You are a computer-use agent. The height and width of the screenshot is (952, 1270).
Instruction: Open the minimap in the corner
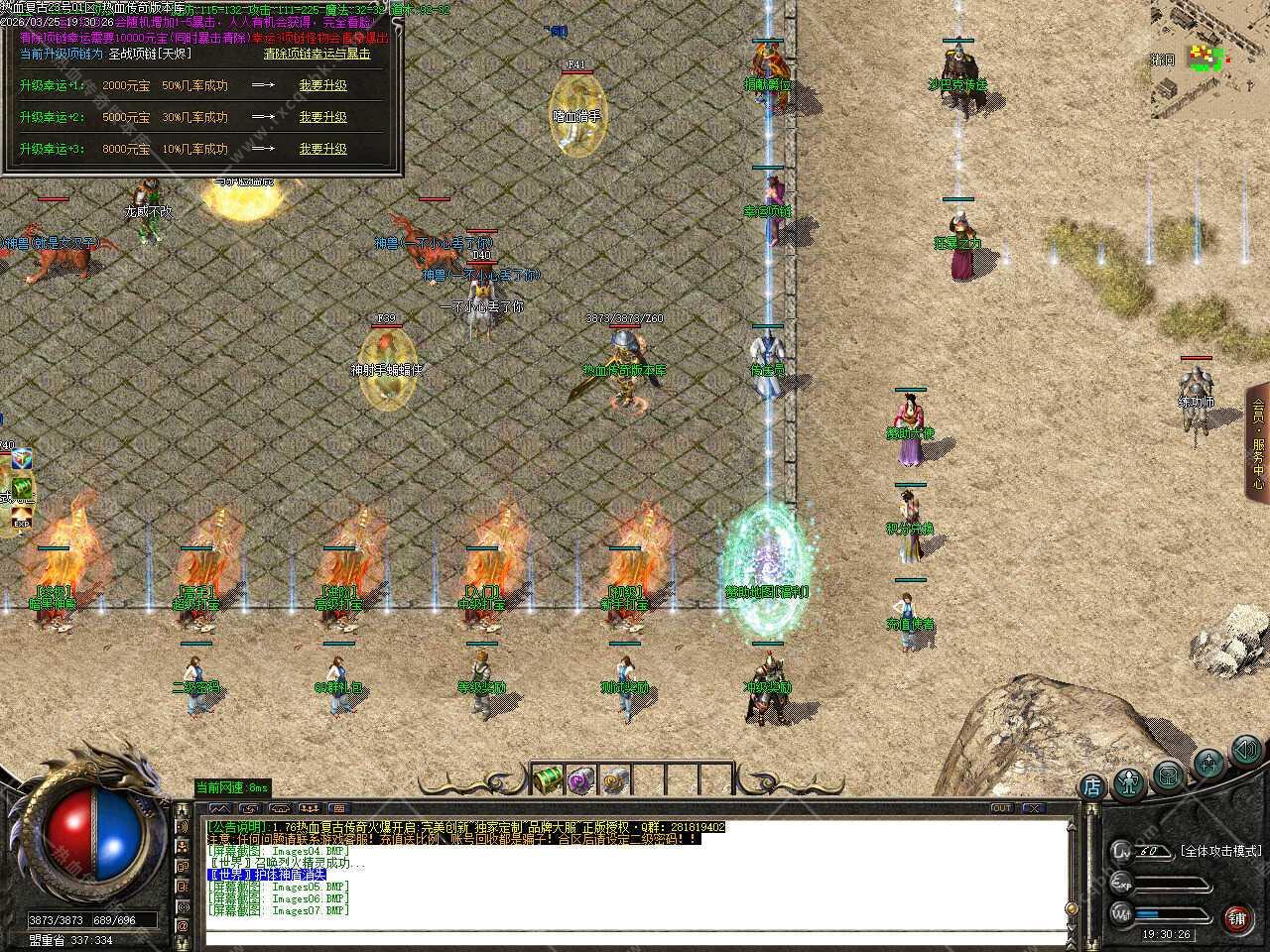(x=1209, y=59)
